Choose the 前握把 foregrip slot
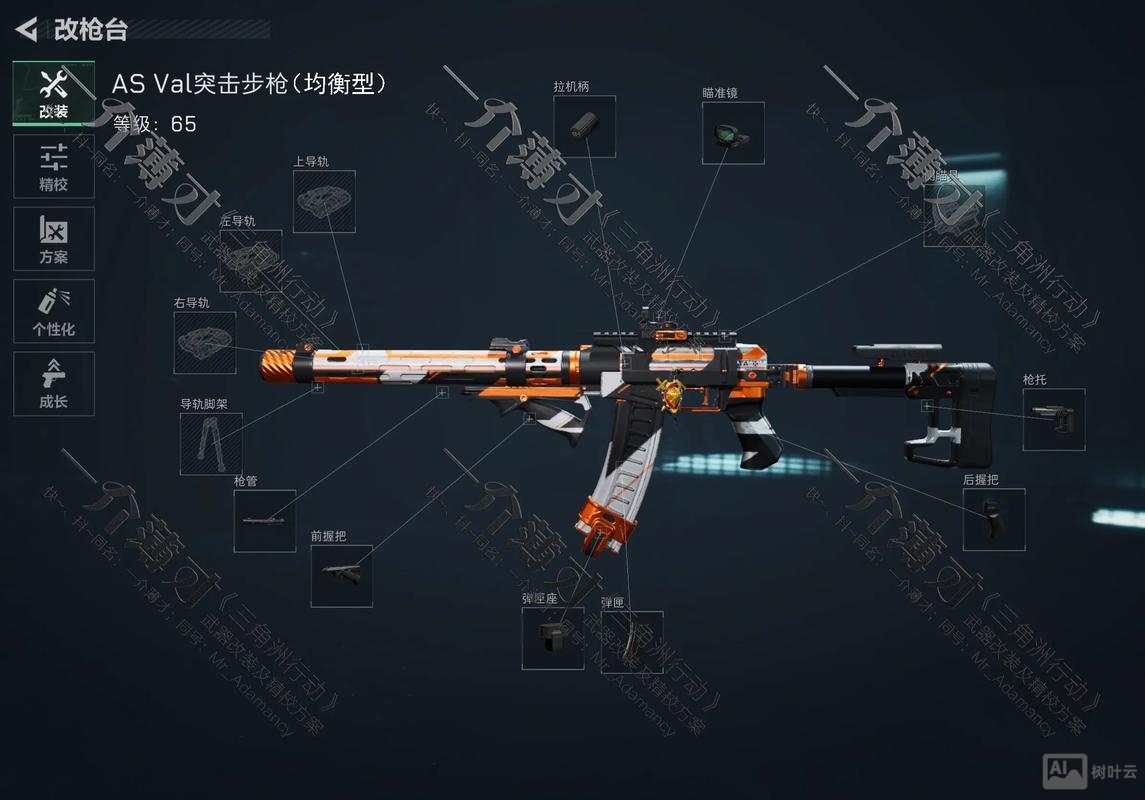This screenshot has width=1145, height=800. 342,576
